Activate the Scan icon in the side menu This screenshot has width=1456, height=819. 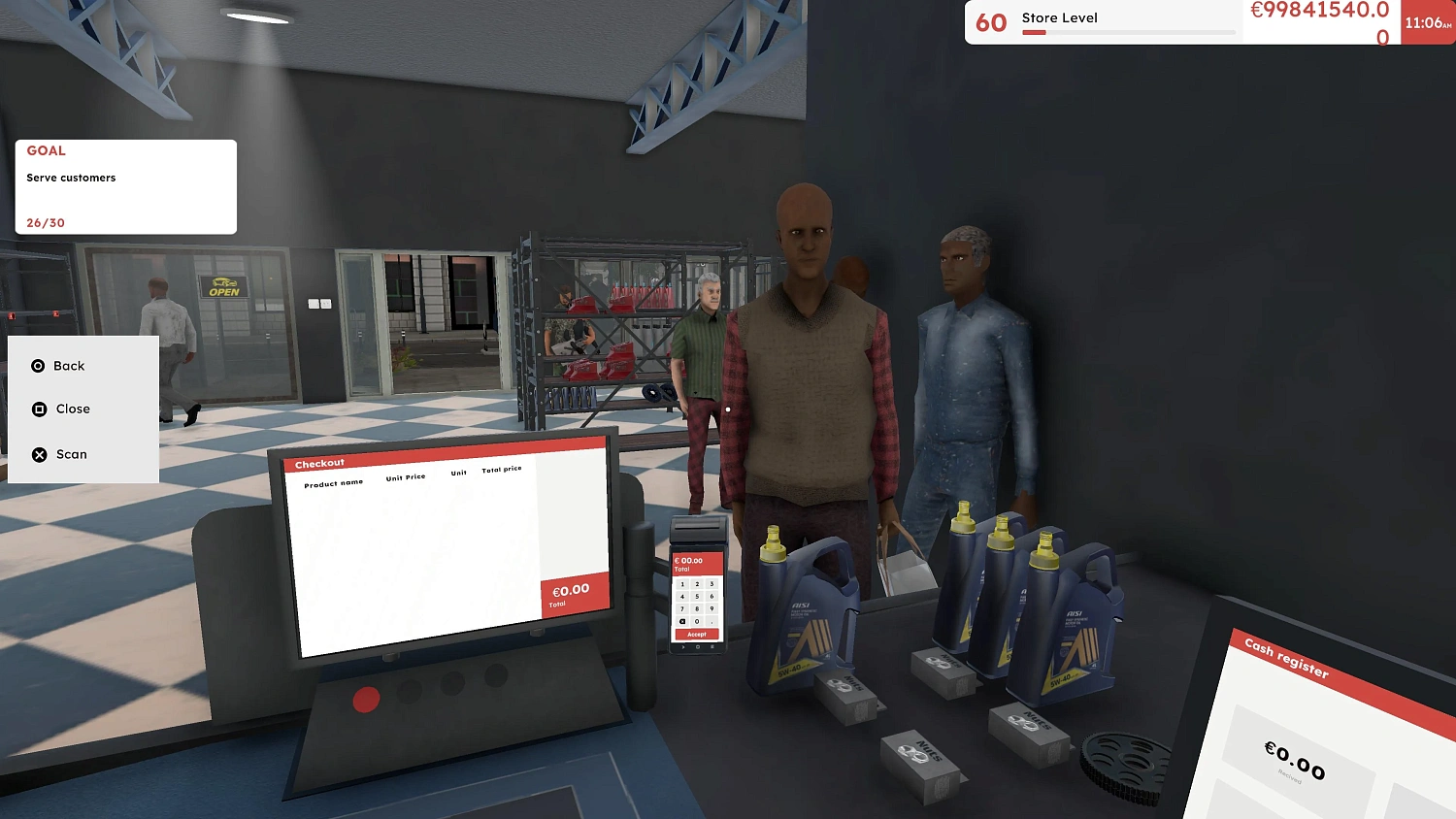click(x=39, y=454)
